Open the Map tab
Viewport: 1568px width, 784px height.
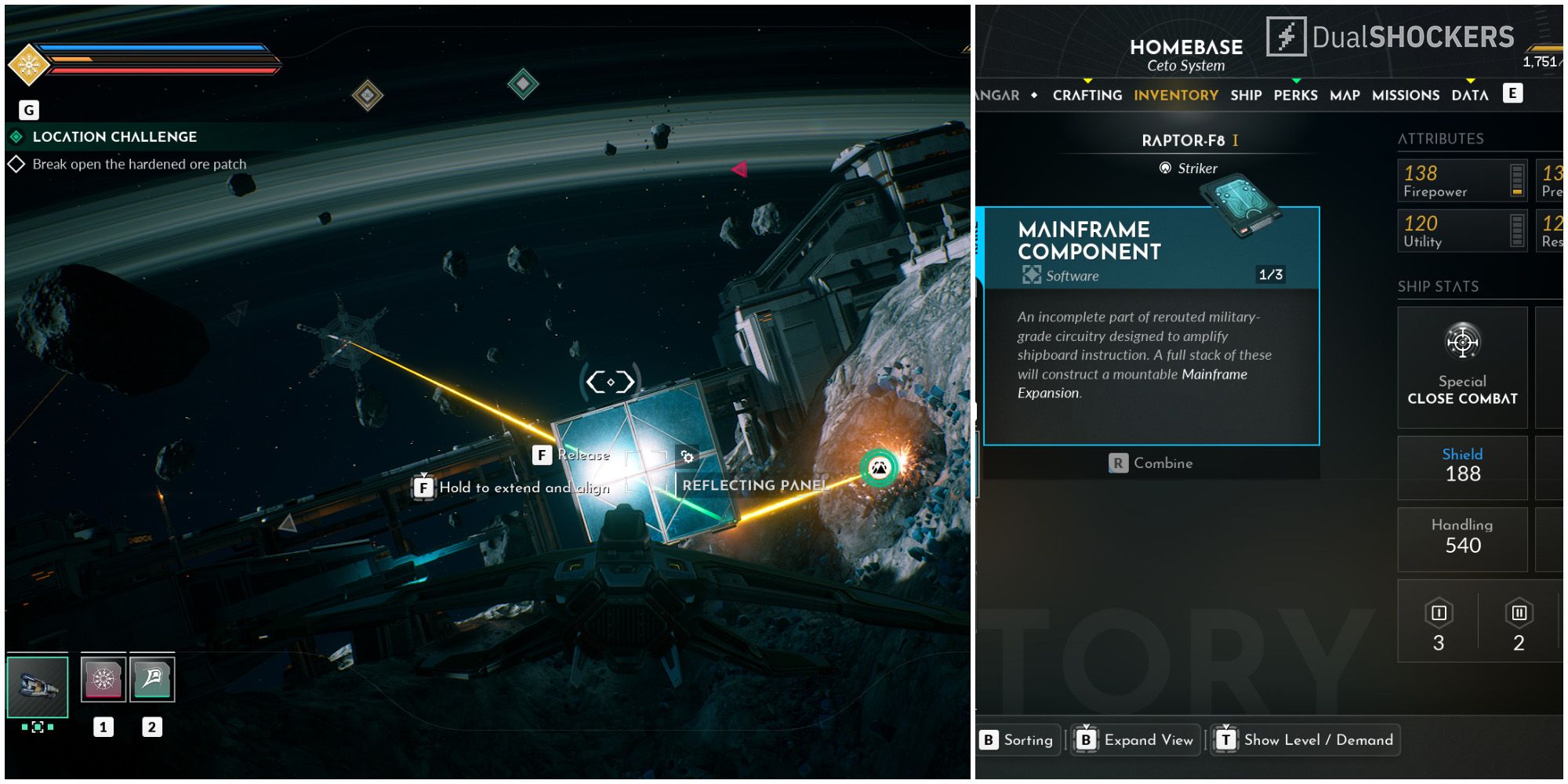pyautogui.click(x=1345, y=95)
